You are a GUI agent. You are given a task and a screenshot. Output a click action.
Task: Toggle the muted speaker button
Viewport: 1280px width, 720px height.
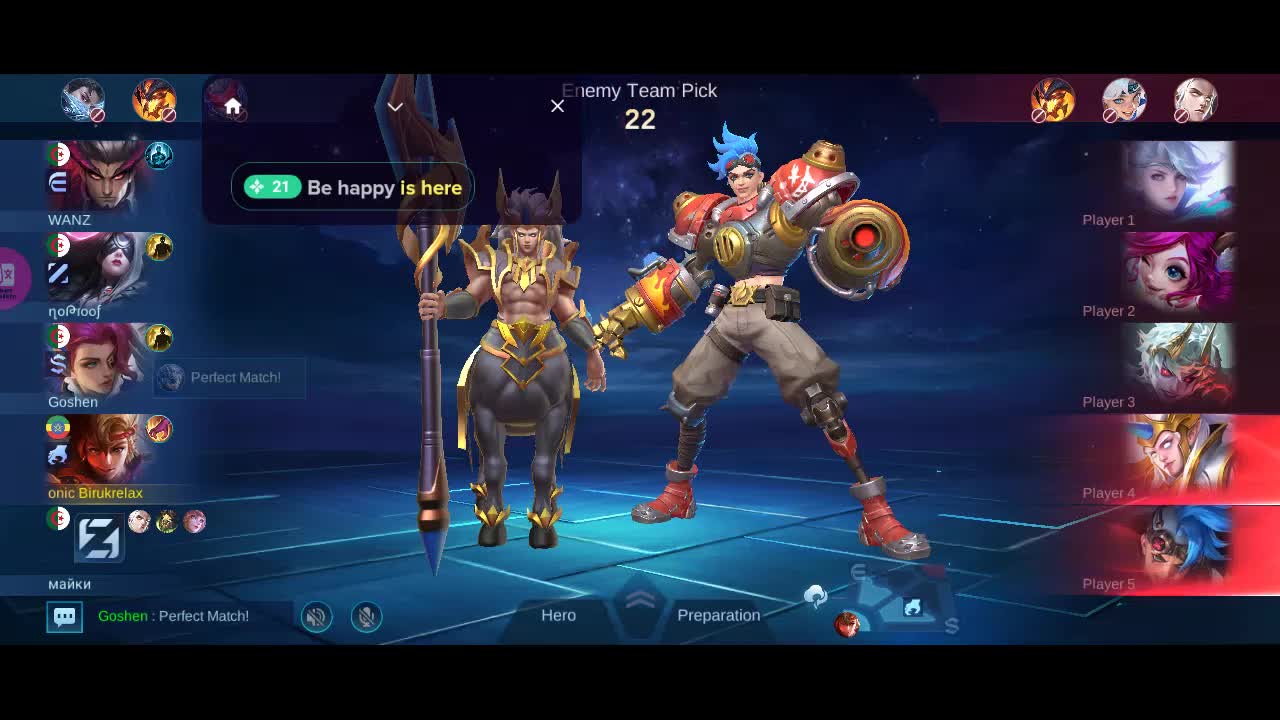point(316,617)
